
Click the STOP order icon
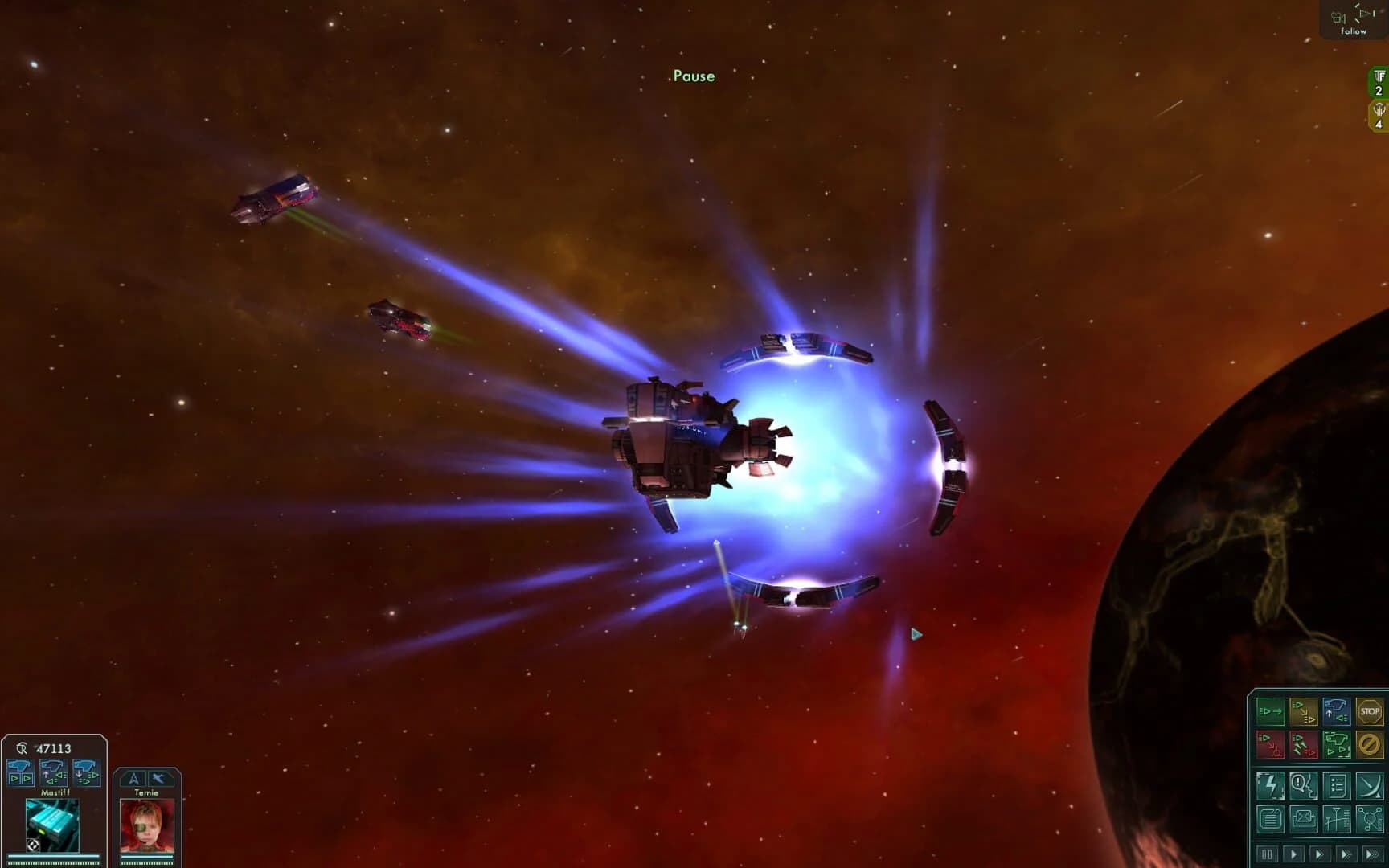click(1371, 711)
